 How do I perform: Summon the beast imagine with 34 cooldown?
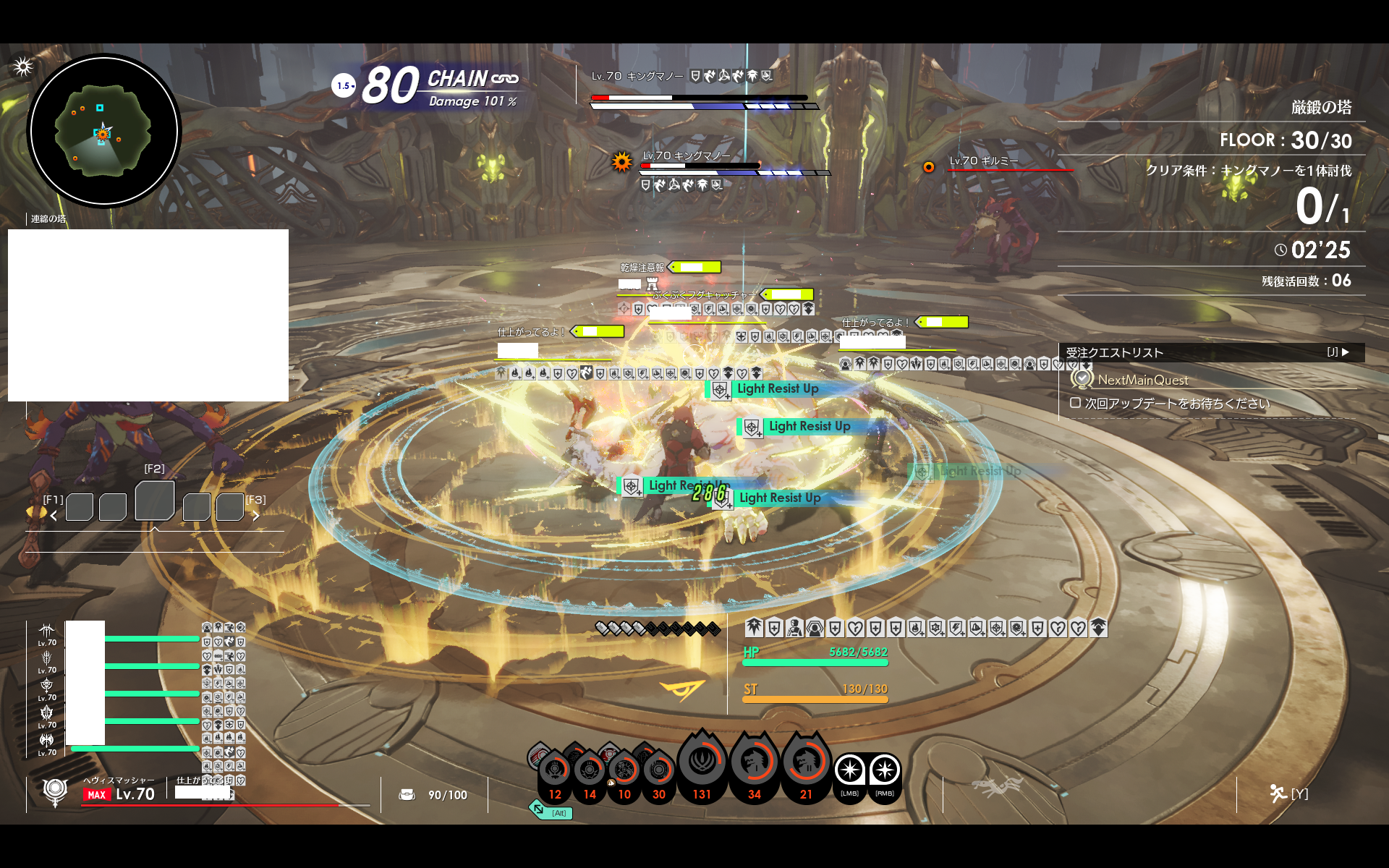click(754, 764)
